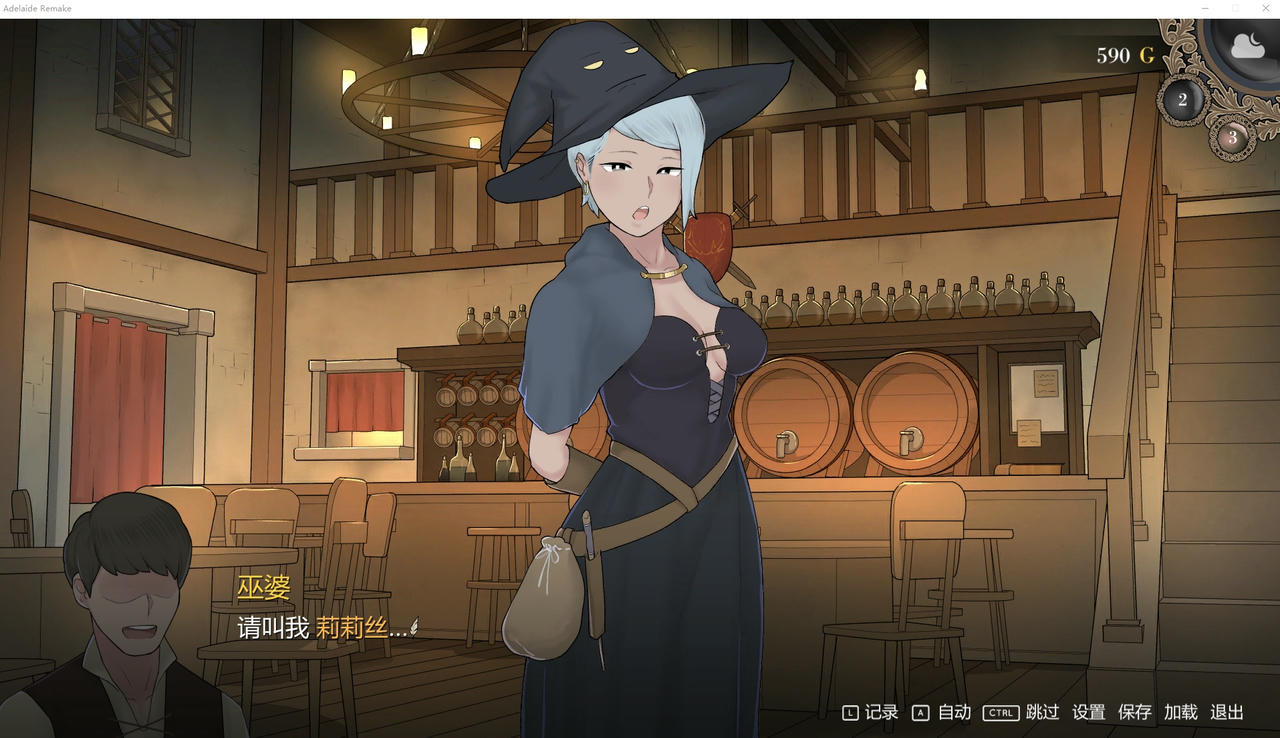This screenshot has width=1280, height=738.
Task: Choose 退出 to quit the game
Action: pos(1228,712)
